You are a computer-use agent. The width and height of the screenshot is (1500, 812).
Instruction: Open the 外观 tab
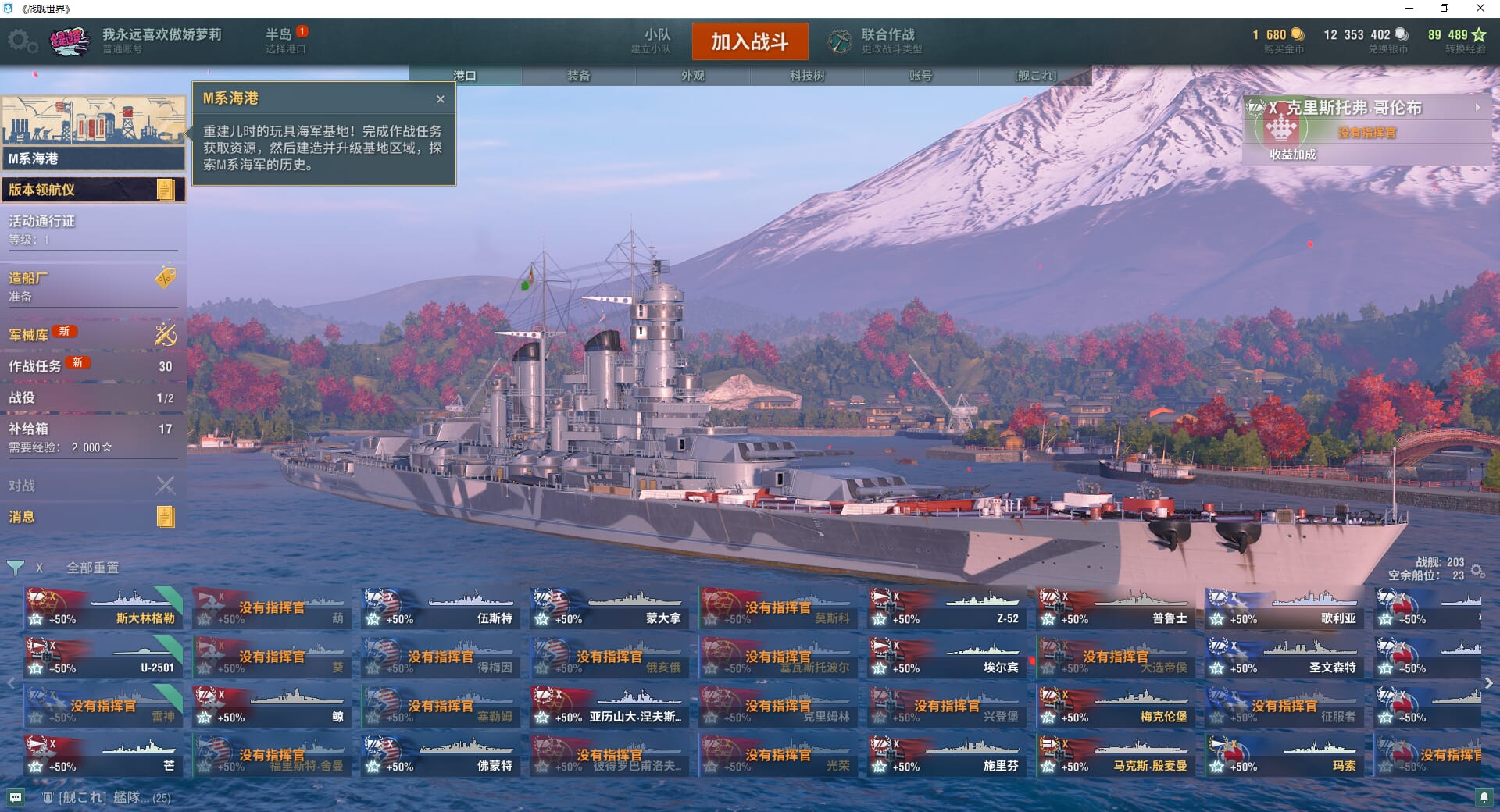pos(693,76)
